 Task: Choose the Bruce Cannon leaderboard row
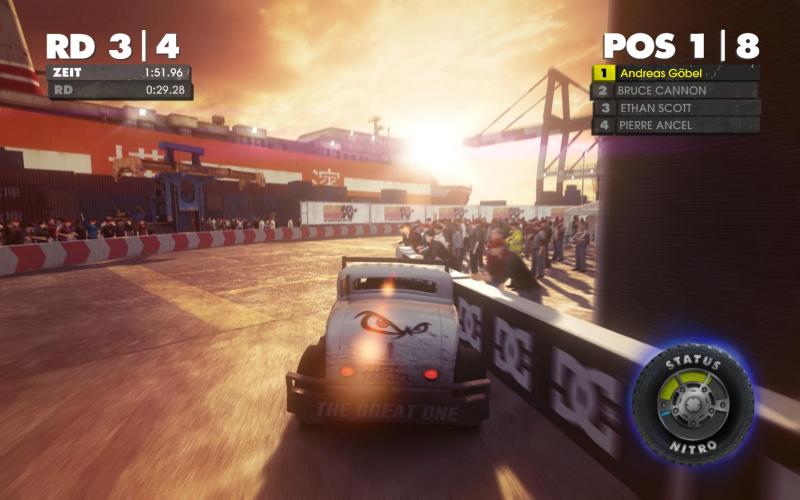click(x=676, y=90)
